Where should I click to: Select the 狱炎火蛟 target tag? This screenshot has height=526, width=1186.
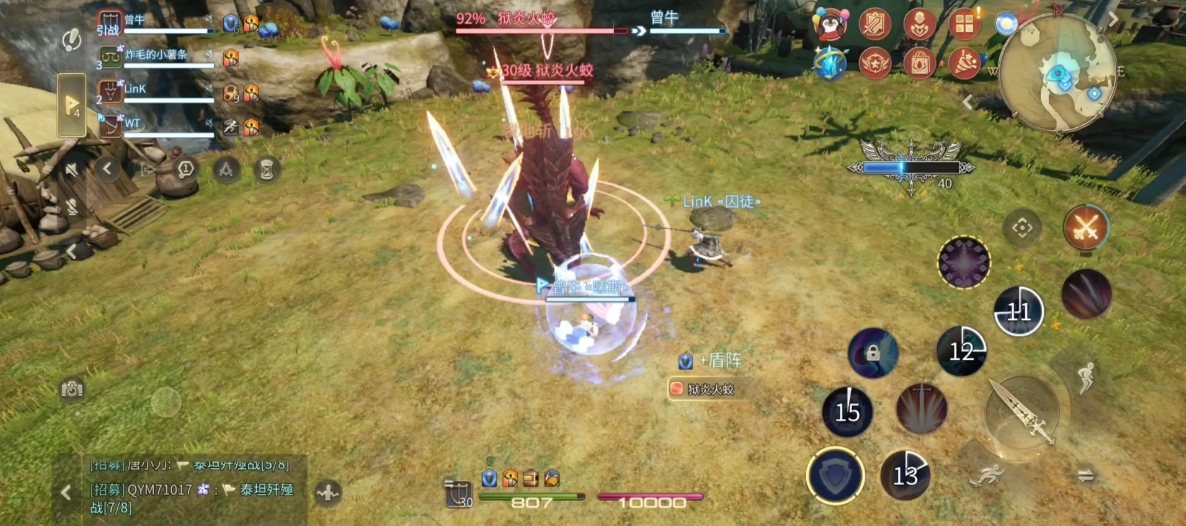tap(705, 389)
